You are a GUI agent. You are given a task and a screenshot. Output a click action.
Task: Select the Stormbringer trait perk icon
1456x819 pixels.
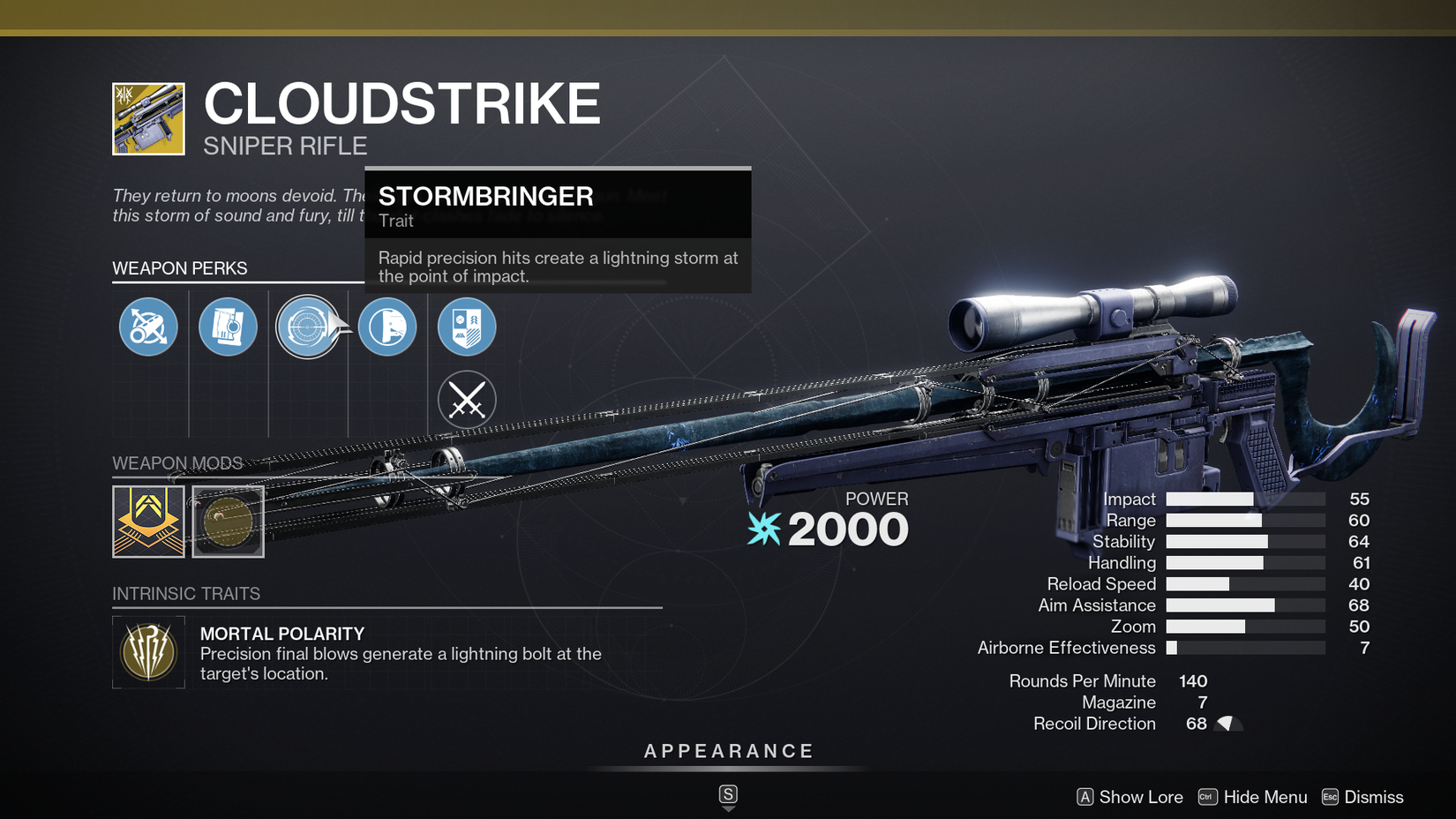[308, 327]
